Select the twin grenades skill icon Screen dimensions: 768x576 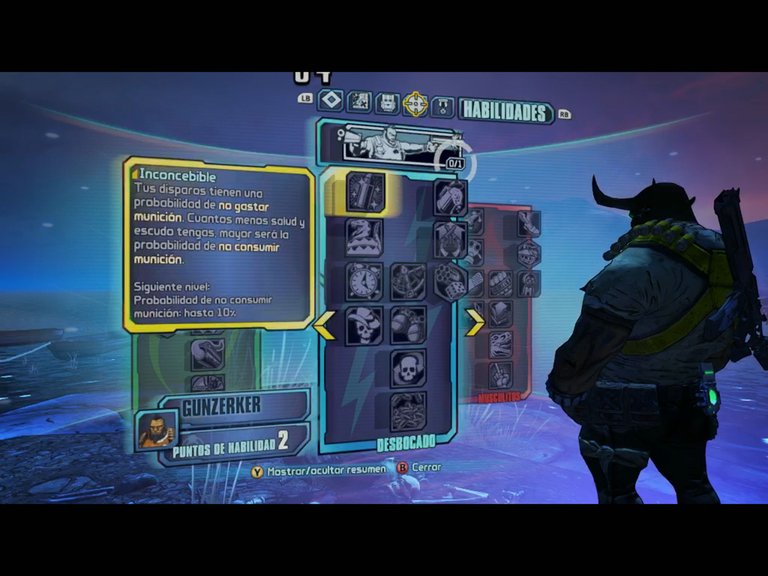408,326
